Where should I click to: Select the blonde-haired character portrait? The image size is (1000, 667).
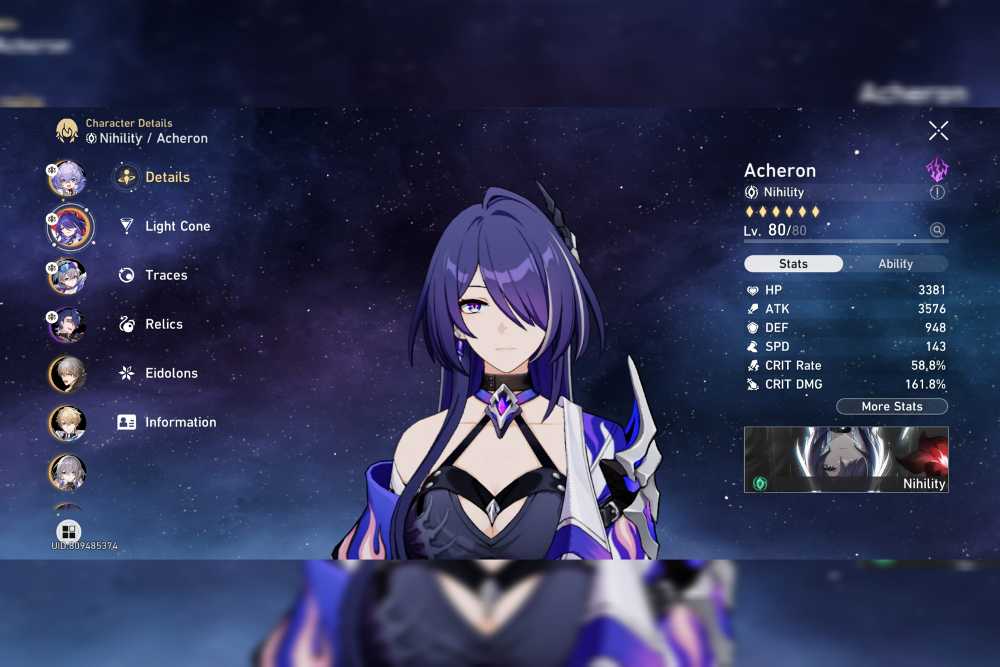click(68, 423)
